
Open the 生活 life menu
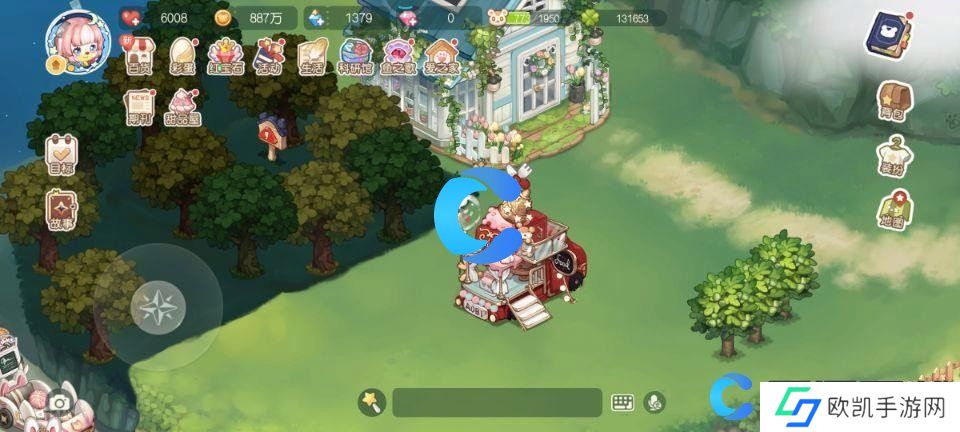[312, 56]
